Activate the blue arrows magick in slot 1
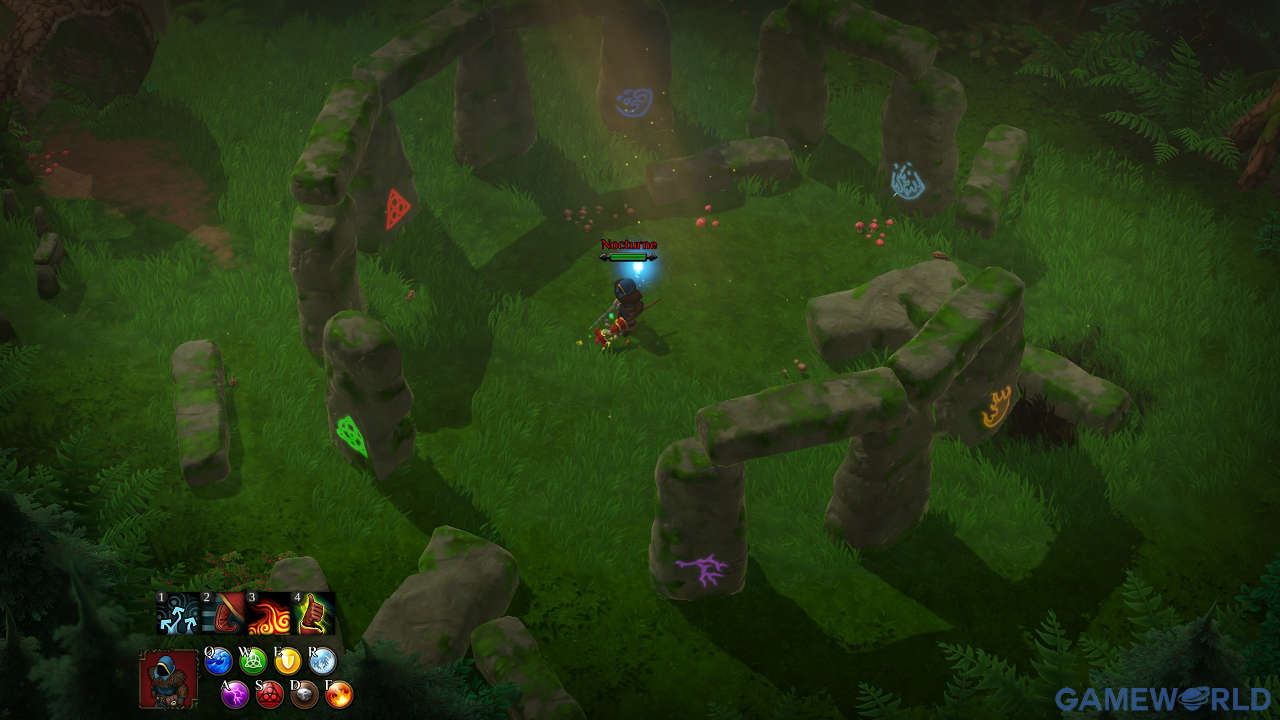1280x720 pixels. click(178, 613)
